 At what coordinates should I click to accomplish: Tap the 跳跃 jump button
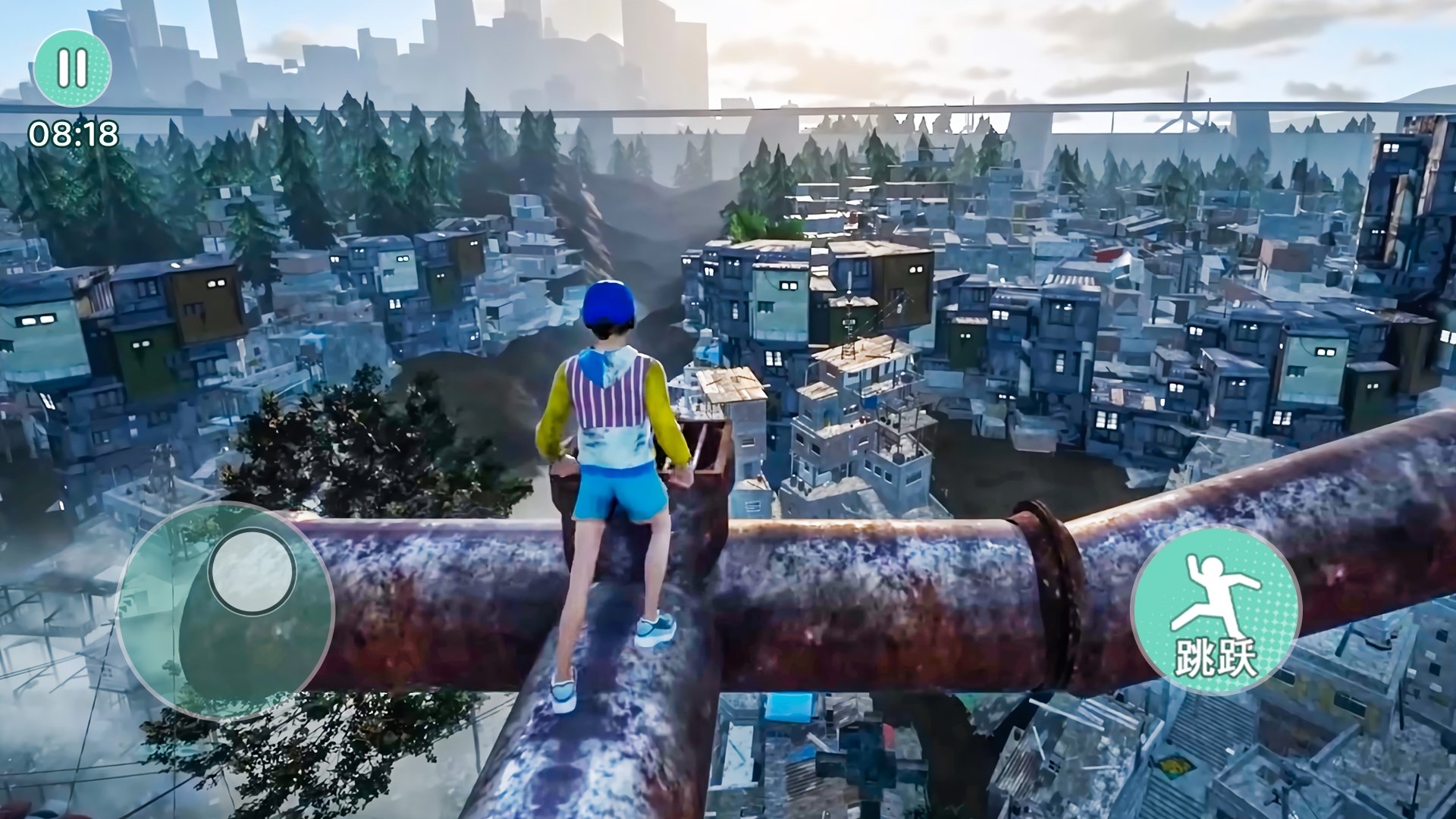point(1215,610)
